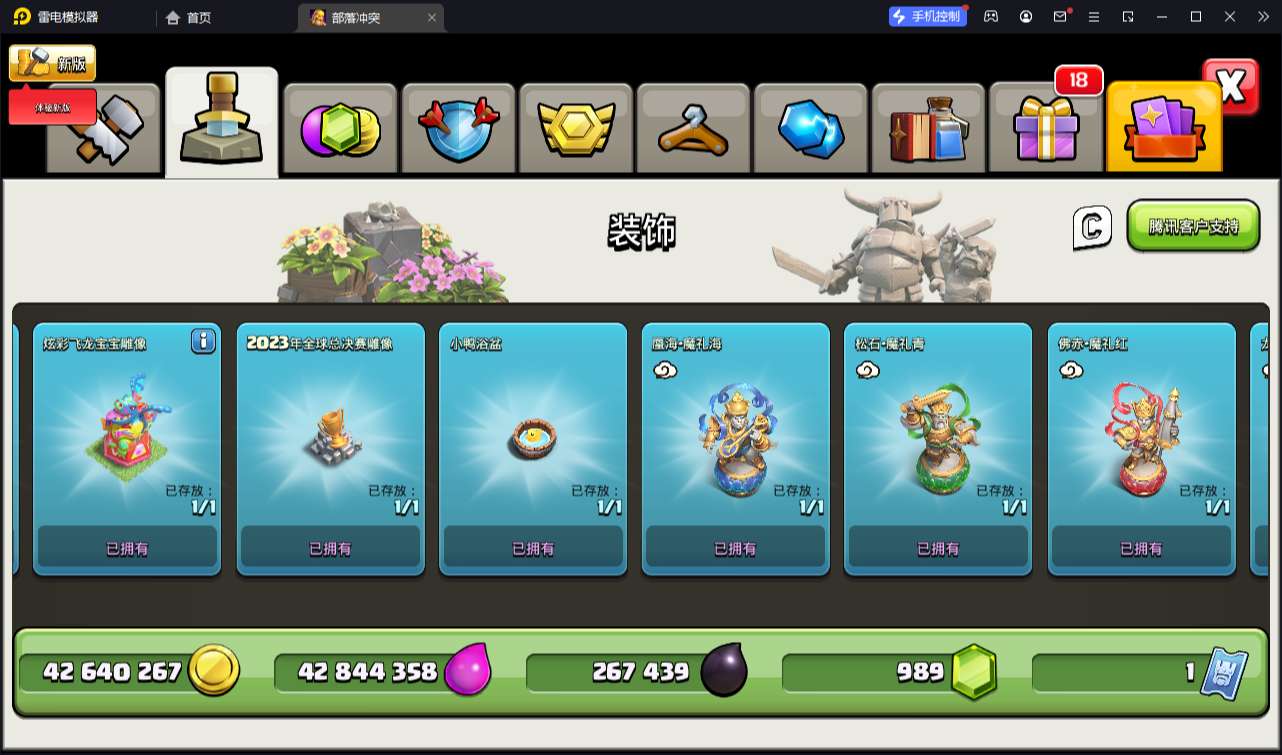Show info for 炫彩飞龙宝宝雕像
Screen dimensions: 1282x755
(203, 342)
